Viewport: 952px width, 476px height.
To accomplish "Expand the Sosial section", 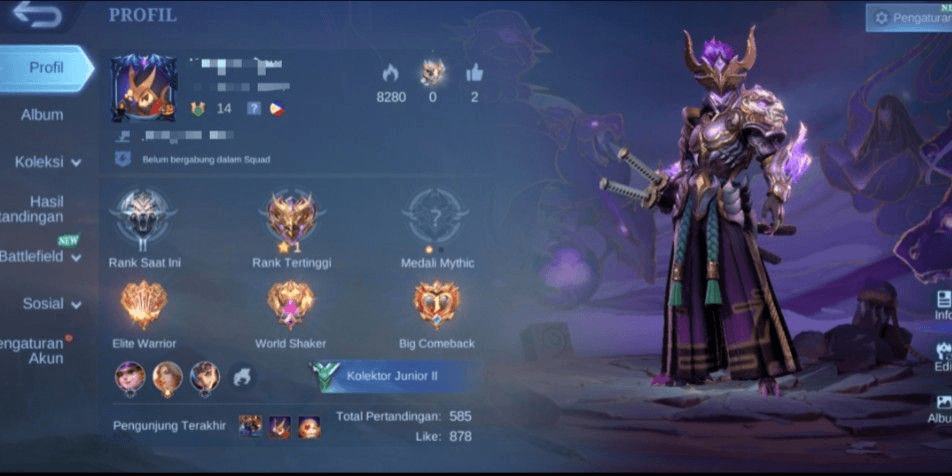I will coord(51,304).
